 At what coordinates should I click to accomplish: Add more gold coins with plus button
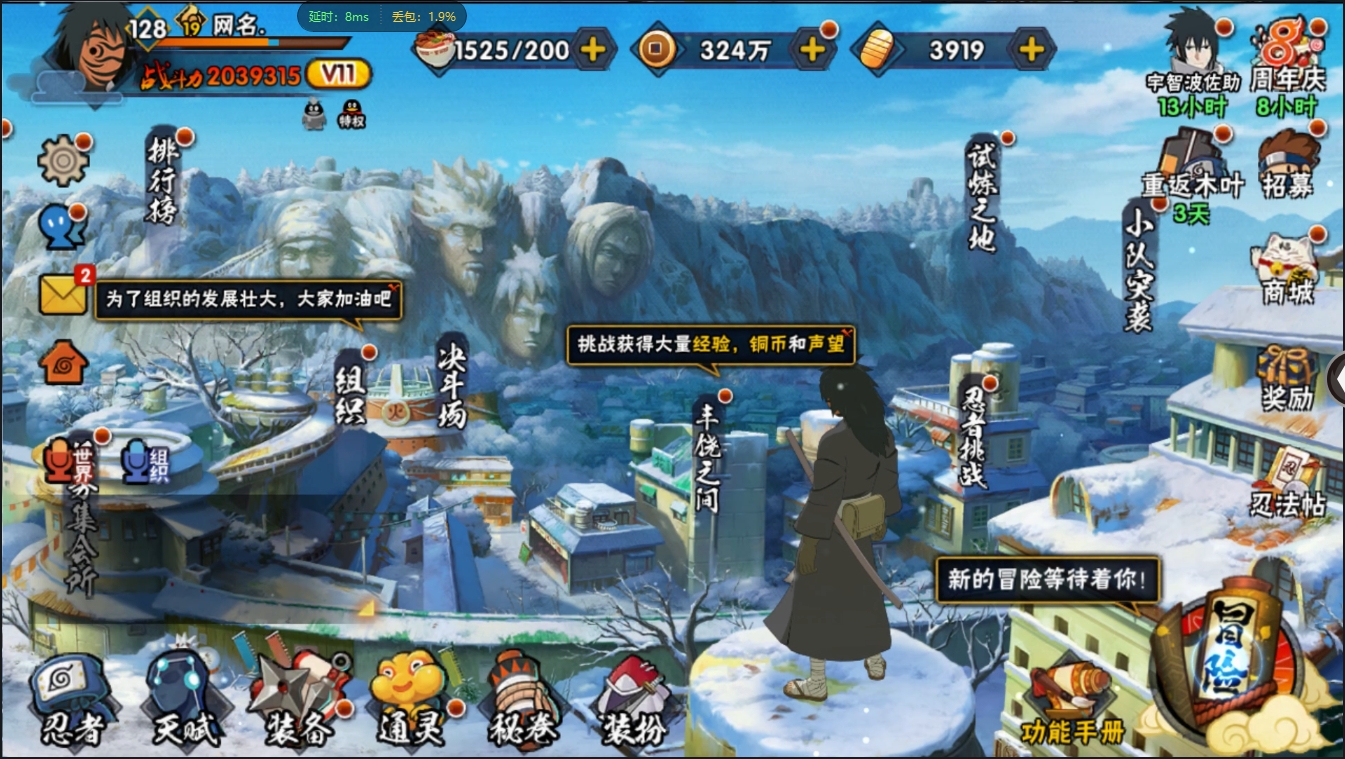813,49
